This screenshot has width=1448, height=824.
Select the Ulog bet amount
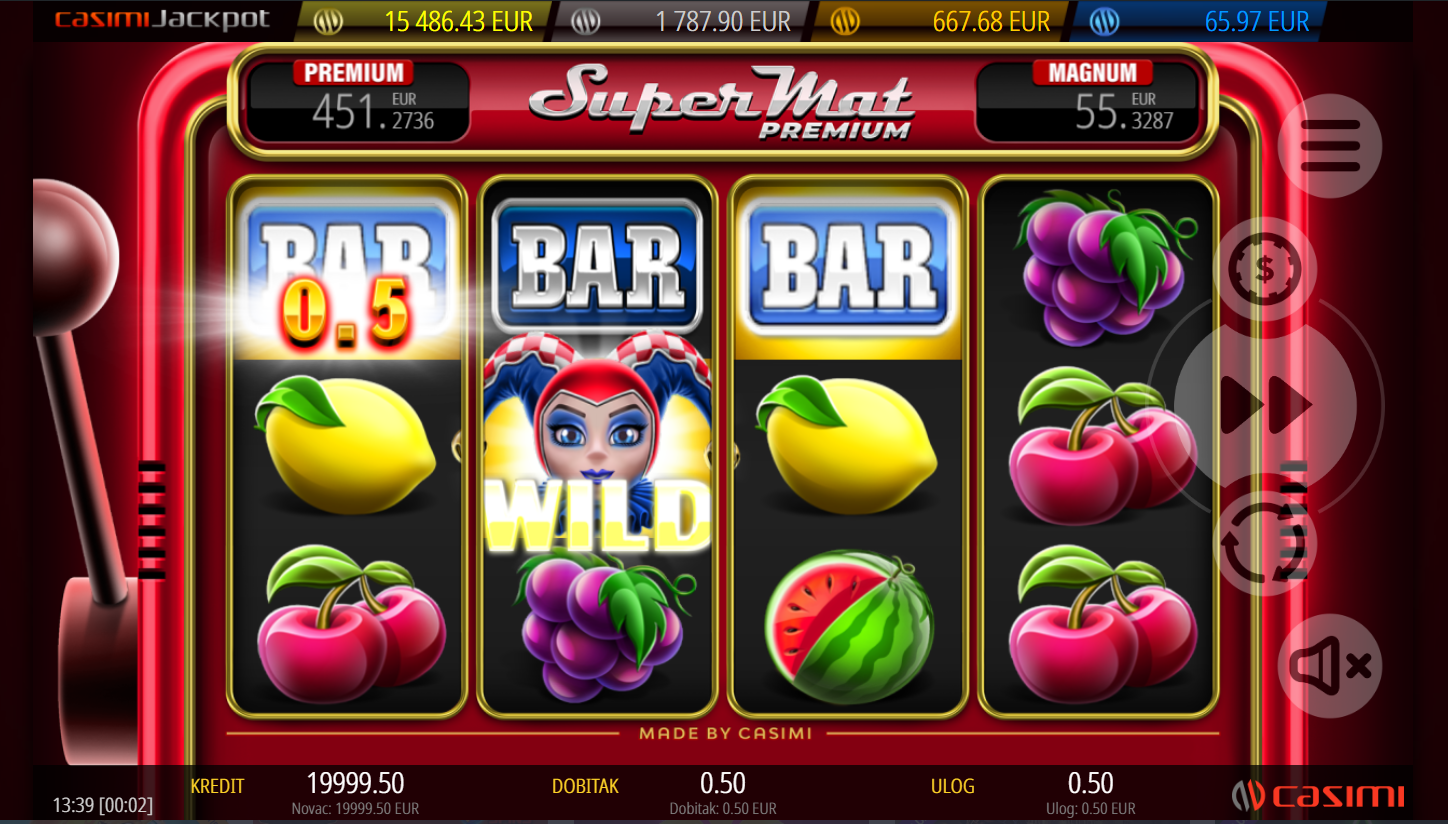(1089, 784)
